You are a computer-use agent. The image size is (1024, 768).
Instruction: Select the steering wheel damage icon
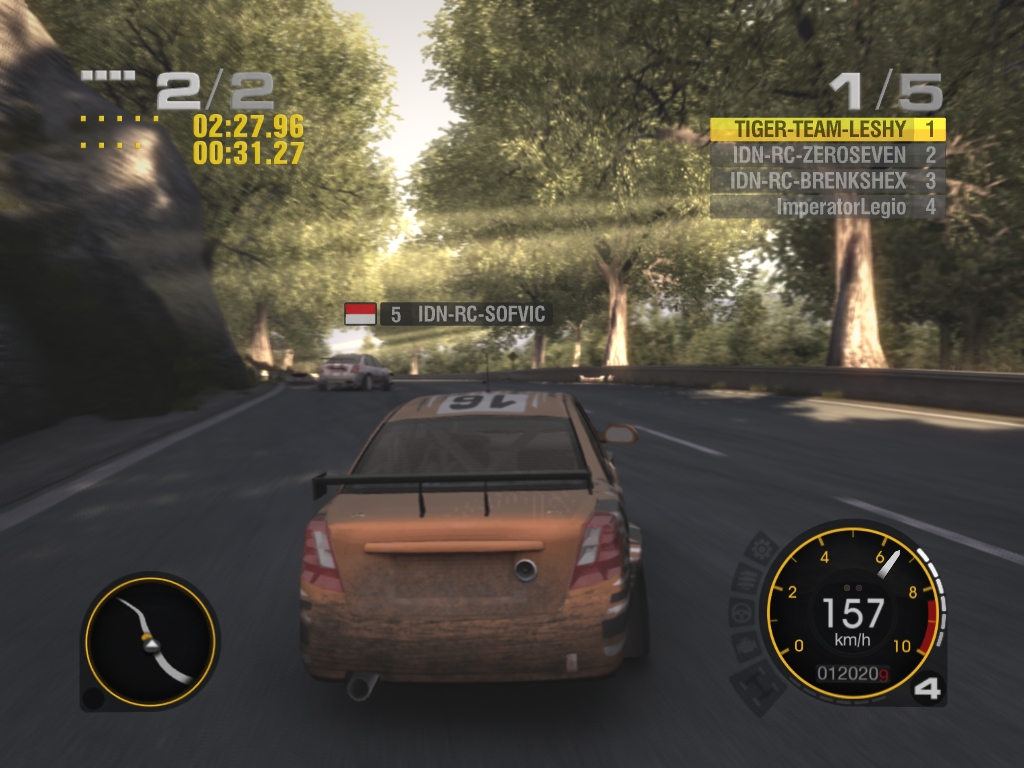pos(744,612)
